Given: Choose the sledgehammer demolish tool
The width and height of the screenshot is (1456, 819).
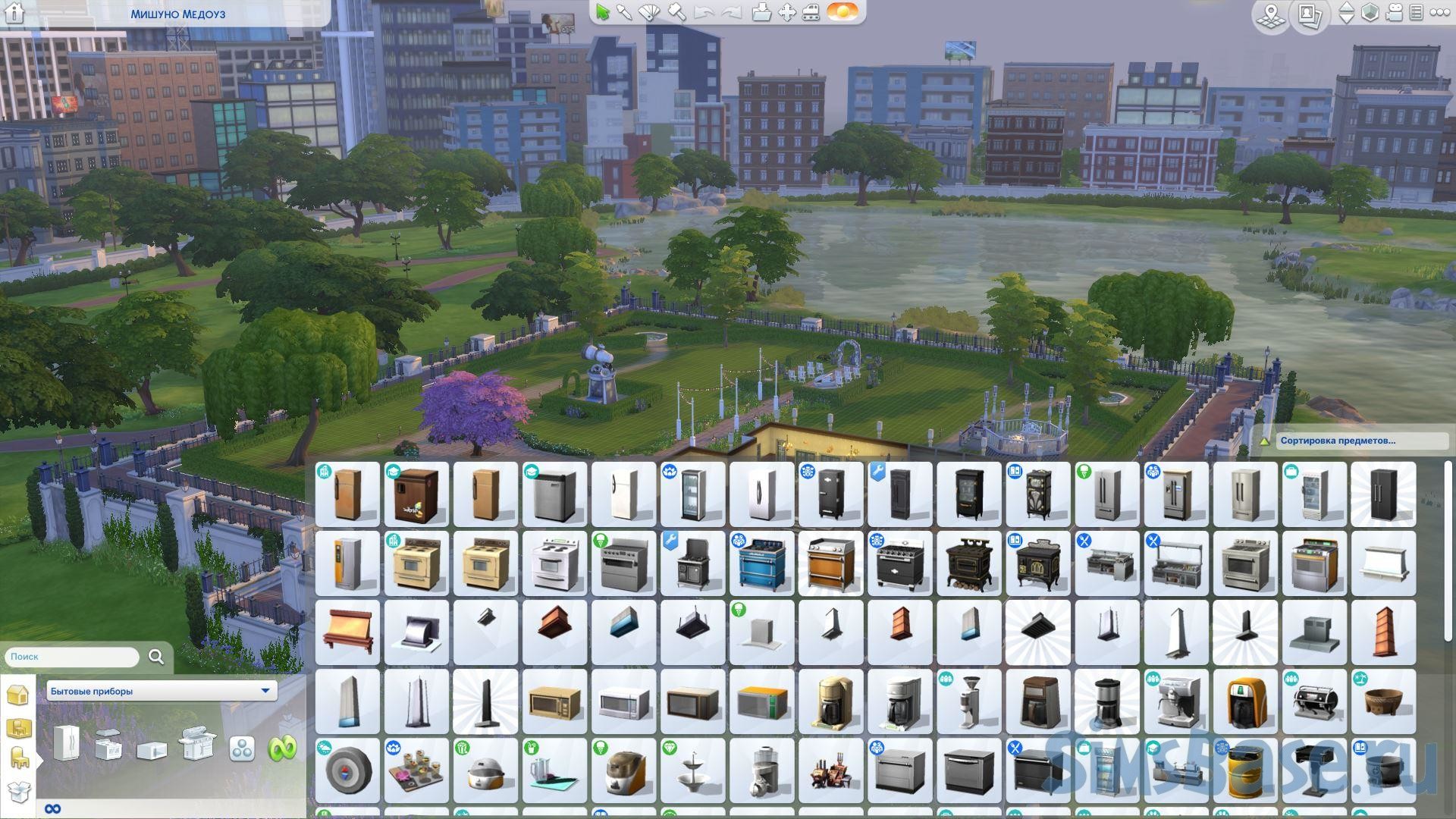Looking at the screenshot, I should [x=677, y=12].
